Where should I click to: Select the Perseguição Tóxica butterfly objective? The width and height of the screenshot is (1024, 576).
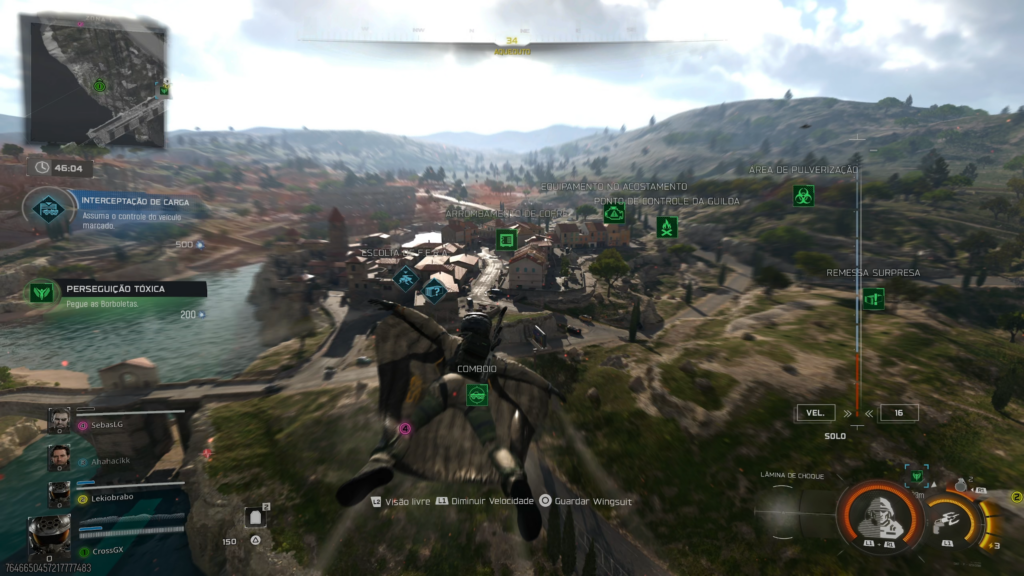click(42, 292)
